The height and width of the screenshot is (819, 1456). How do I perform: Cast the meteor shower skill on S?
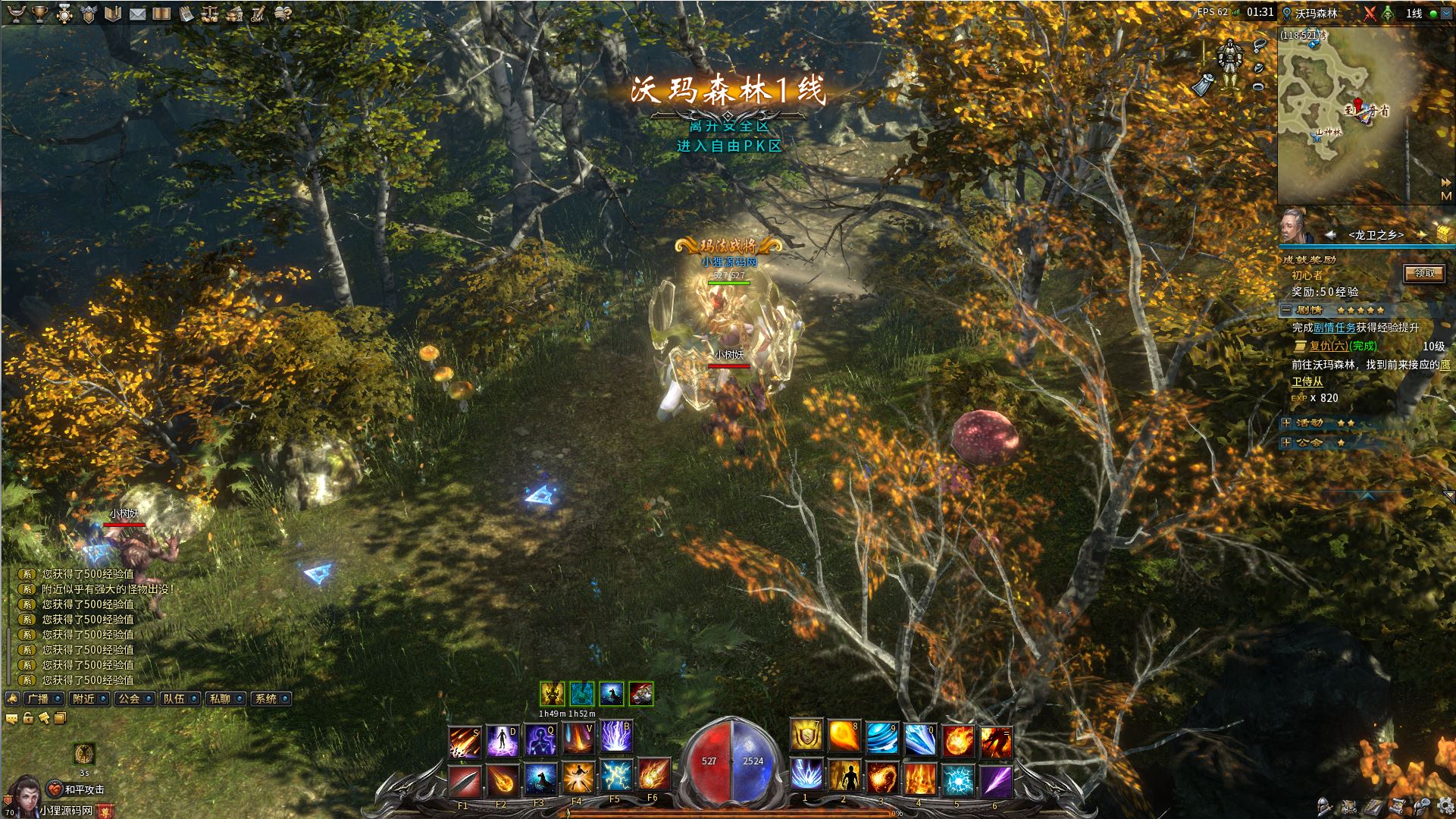(x=464, y=741)
